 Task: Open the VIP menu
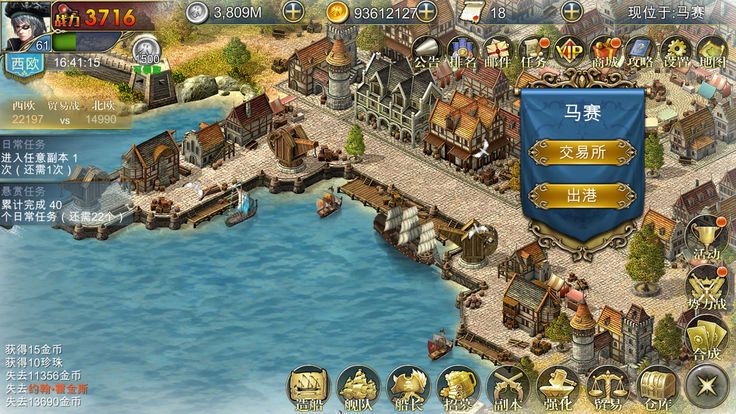[569, 52]
